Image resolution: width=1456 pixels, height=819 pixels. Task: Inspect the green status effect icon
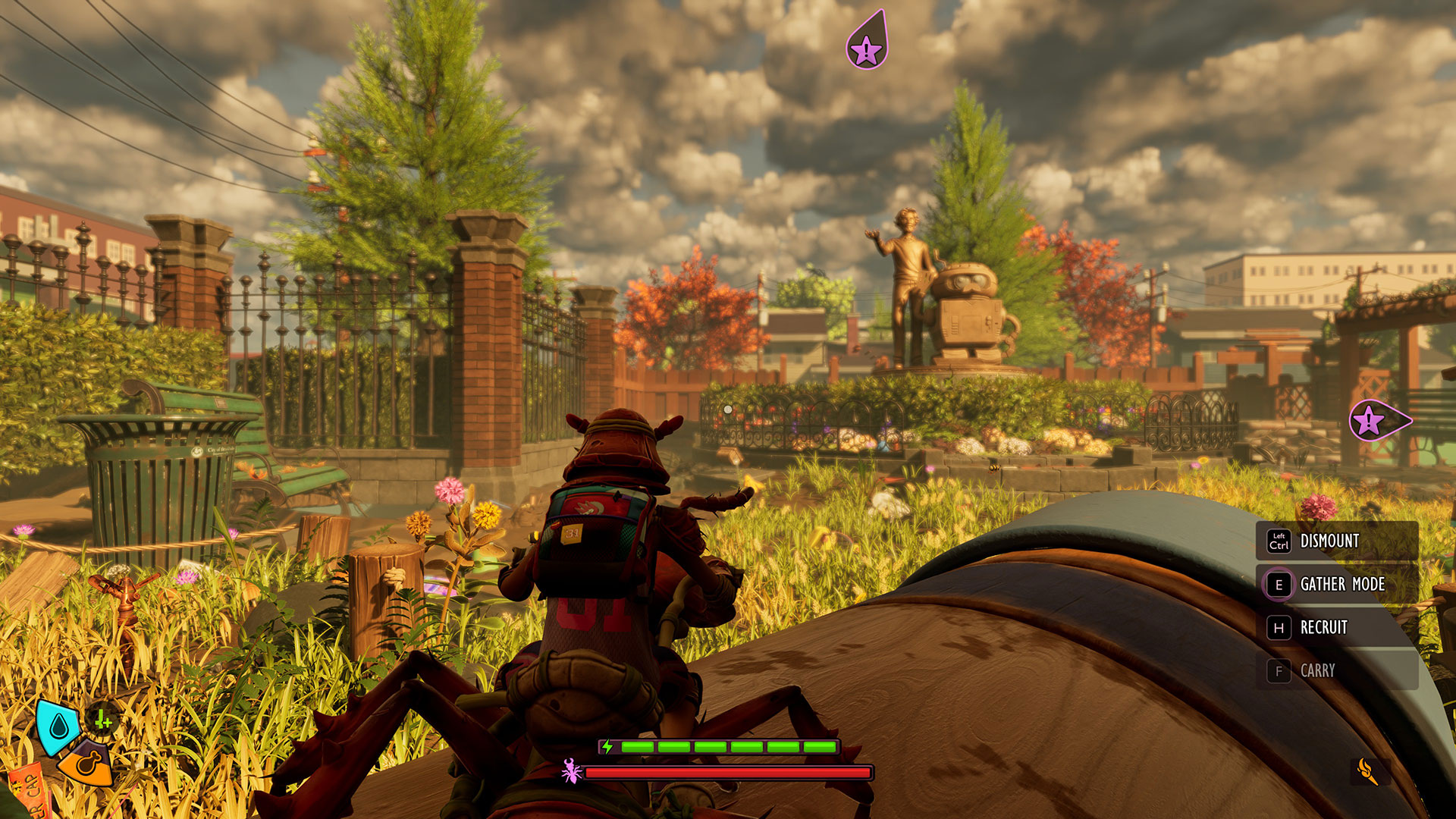click(x=103, y=720)
